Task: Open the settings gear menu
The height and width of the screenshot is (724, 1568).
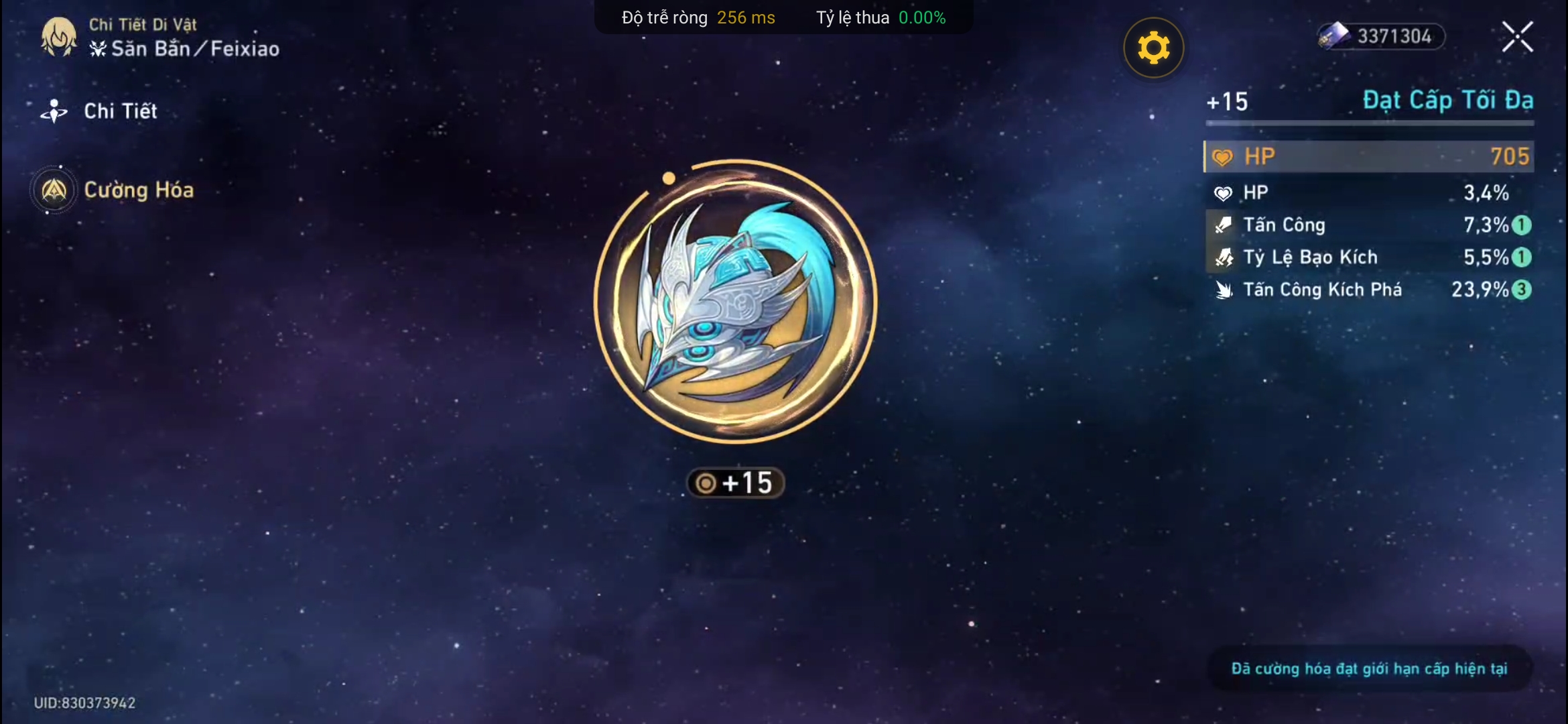Action: point(1153,46)
